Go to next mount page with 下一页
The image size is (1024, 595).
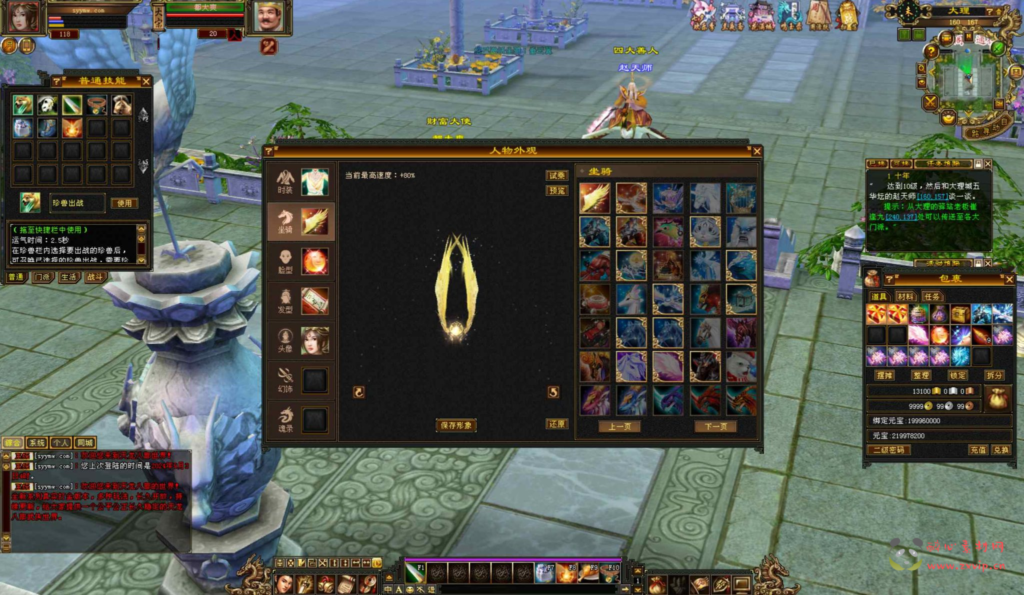pos(715,426)
